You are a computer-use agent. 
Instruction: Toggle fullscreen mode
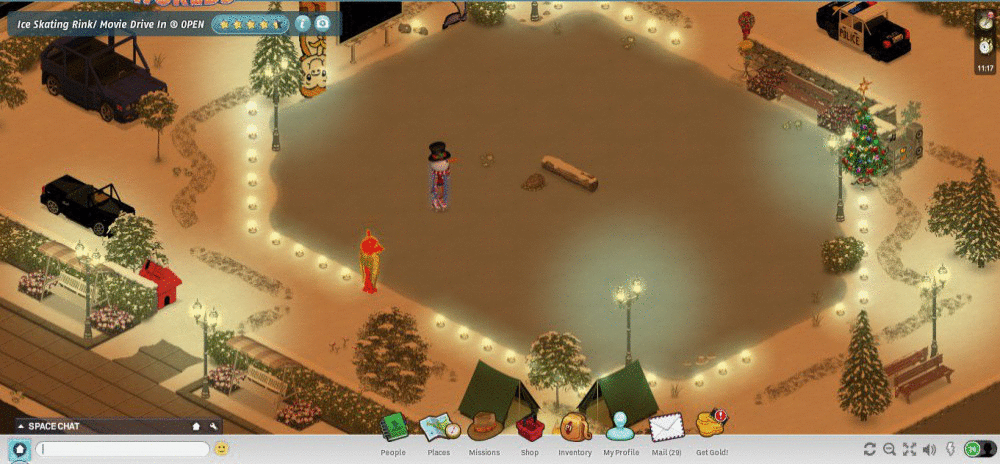910,449
